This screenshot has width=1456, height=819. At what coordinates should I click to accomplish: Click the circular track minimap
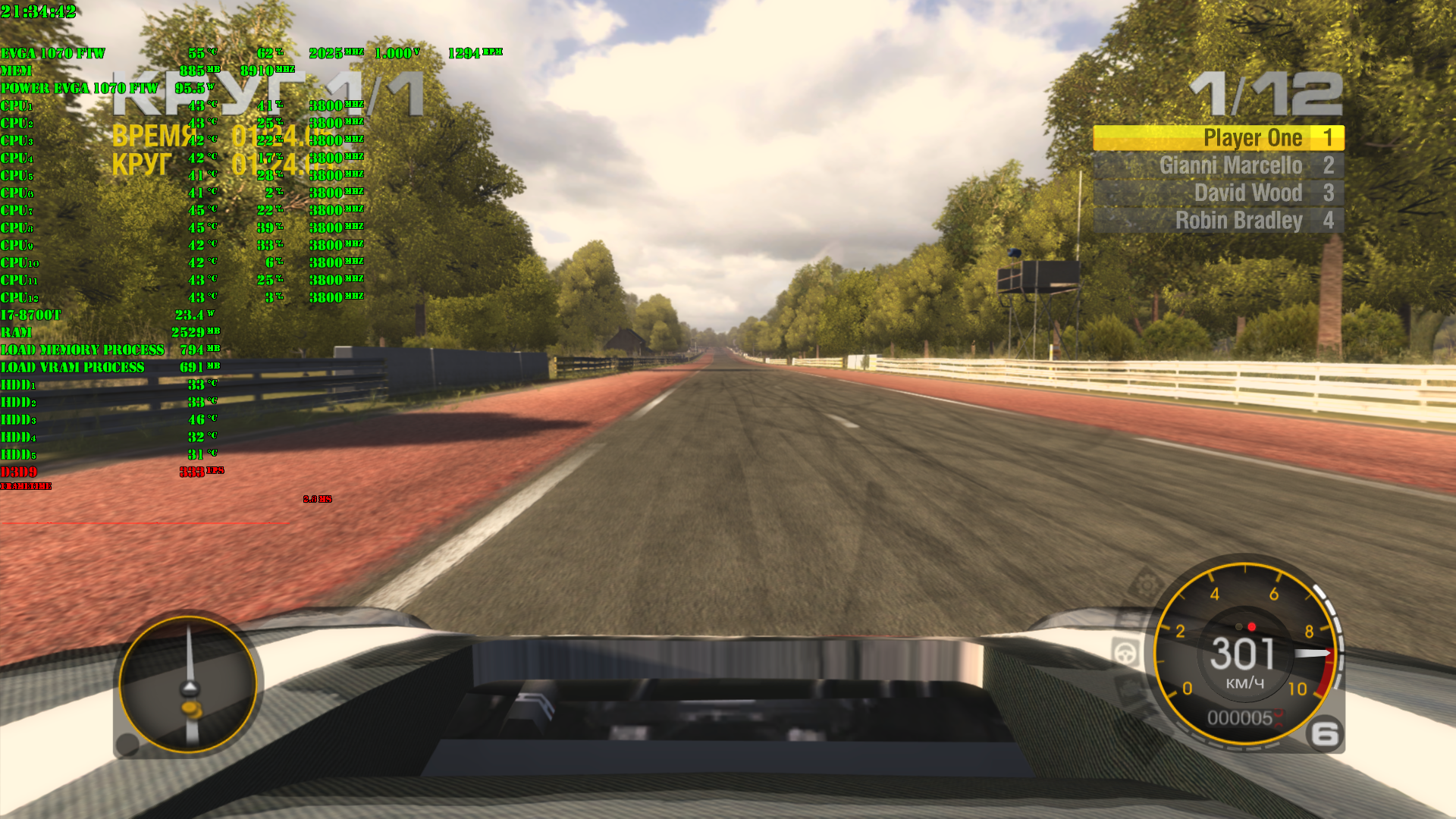[x=188, y=684]
